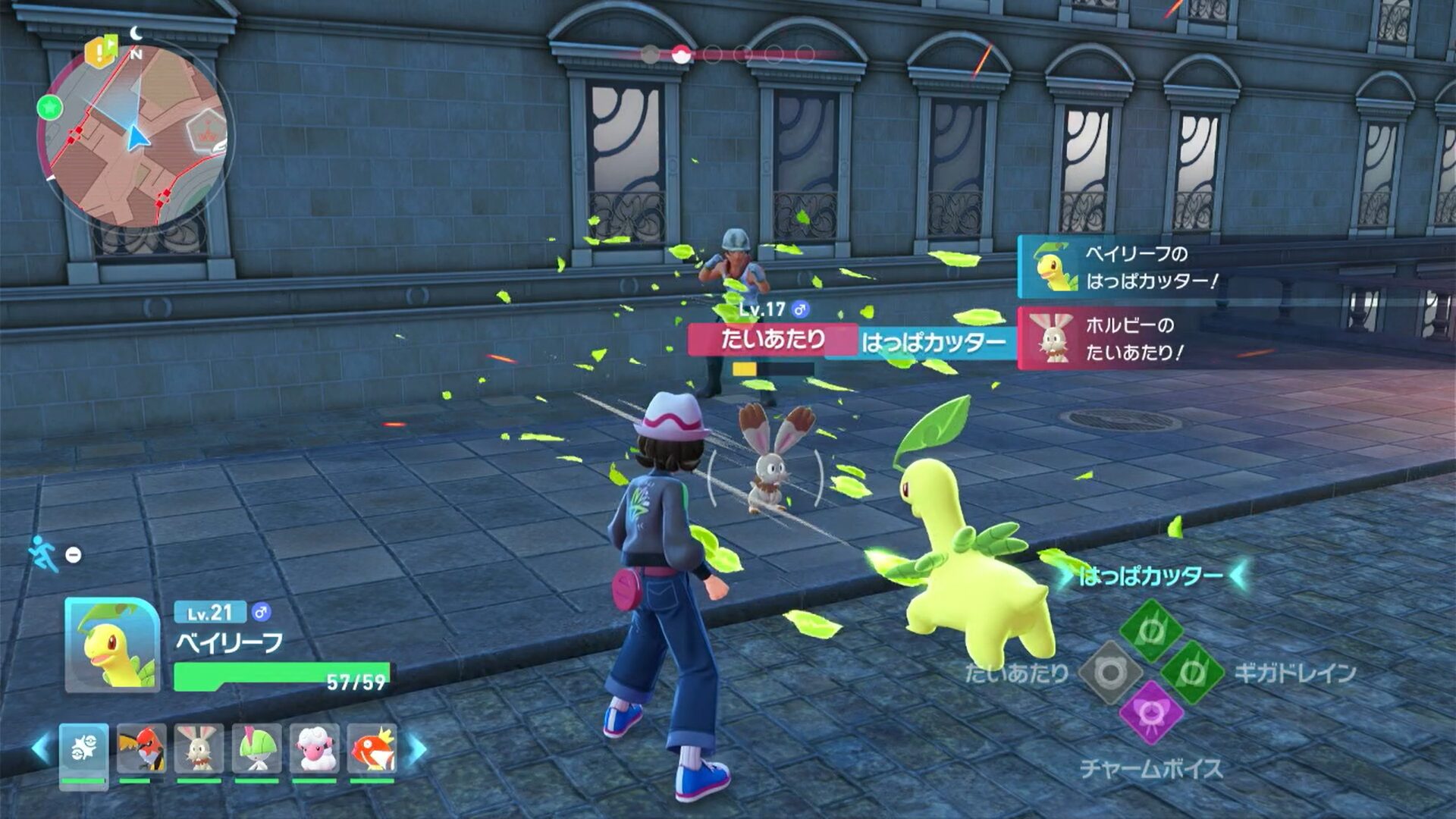
Task: Cycle party bar with left arrow
Action: pos(41,749)
